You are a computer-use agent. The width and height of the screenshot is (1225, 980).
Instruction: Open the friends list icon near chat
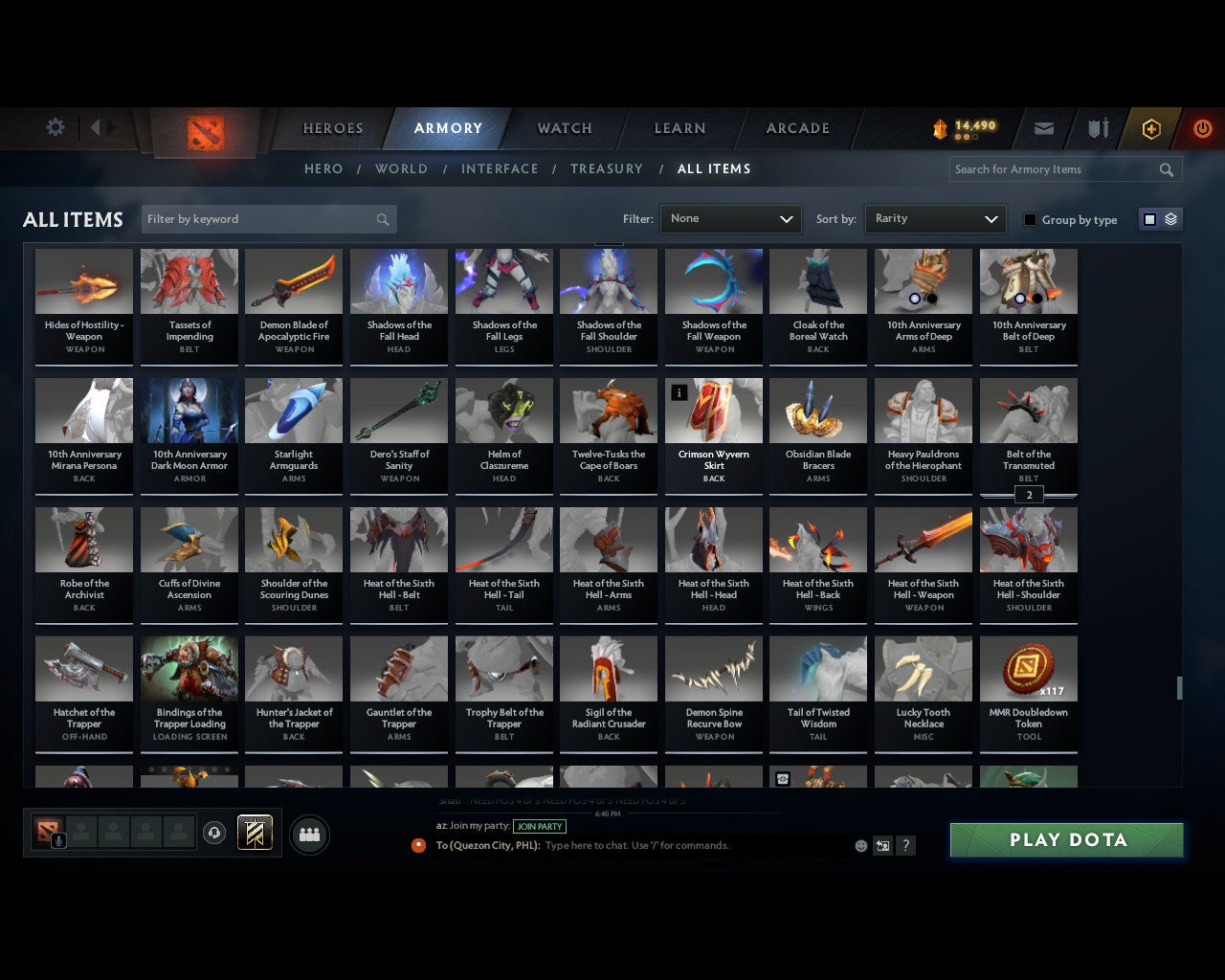[309, 834]
